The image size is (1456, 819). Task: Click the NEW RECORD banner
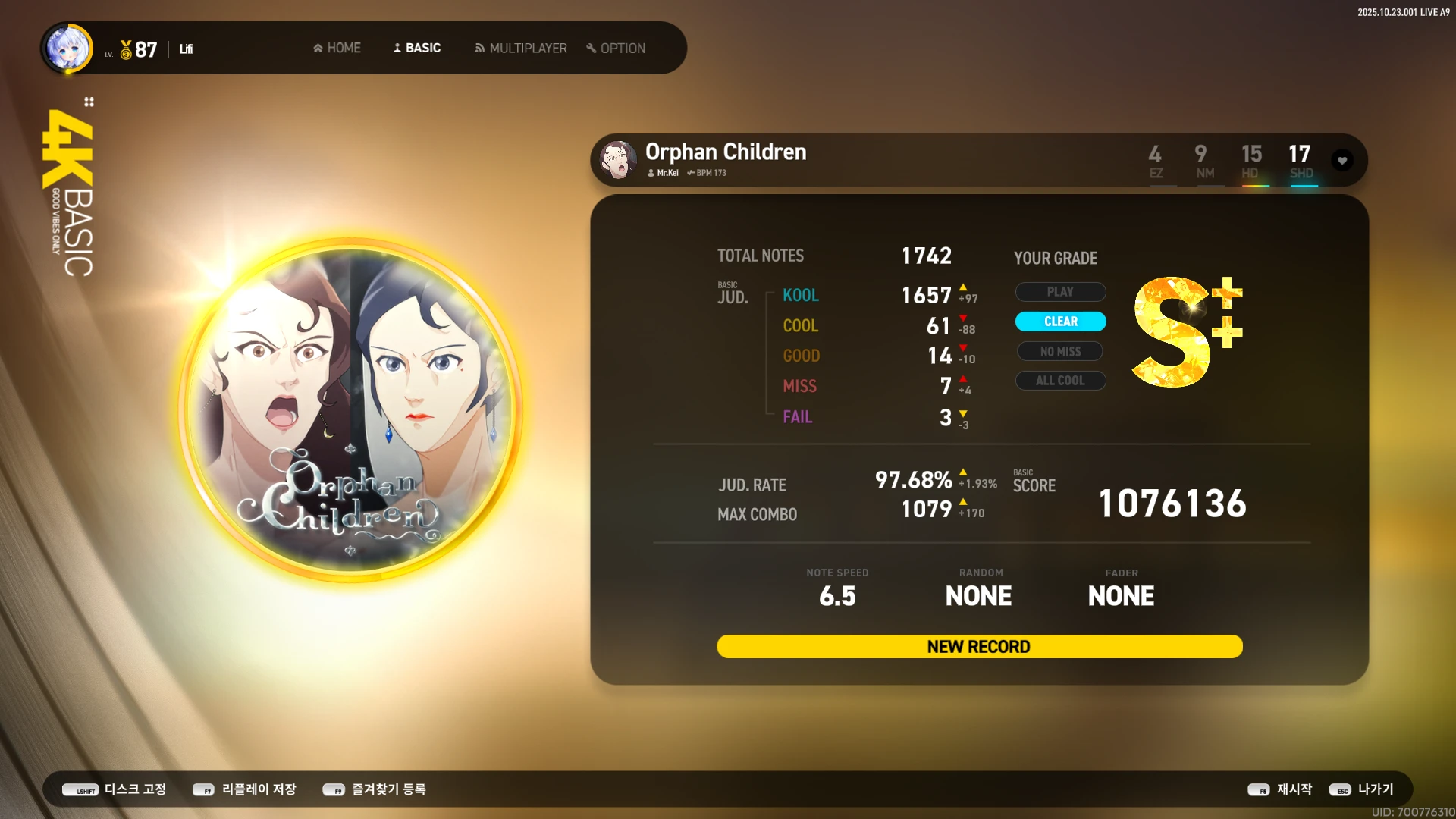(979, 647)
